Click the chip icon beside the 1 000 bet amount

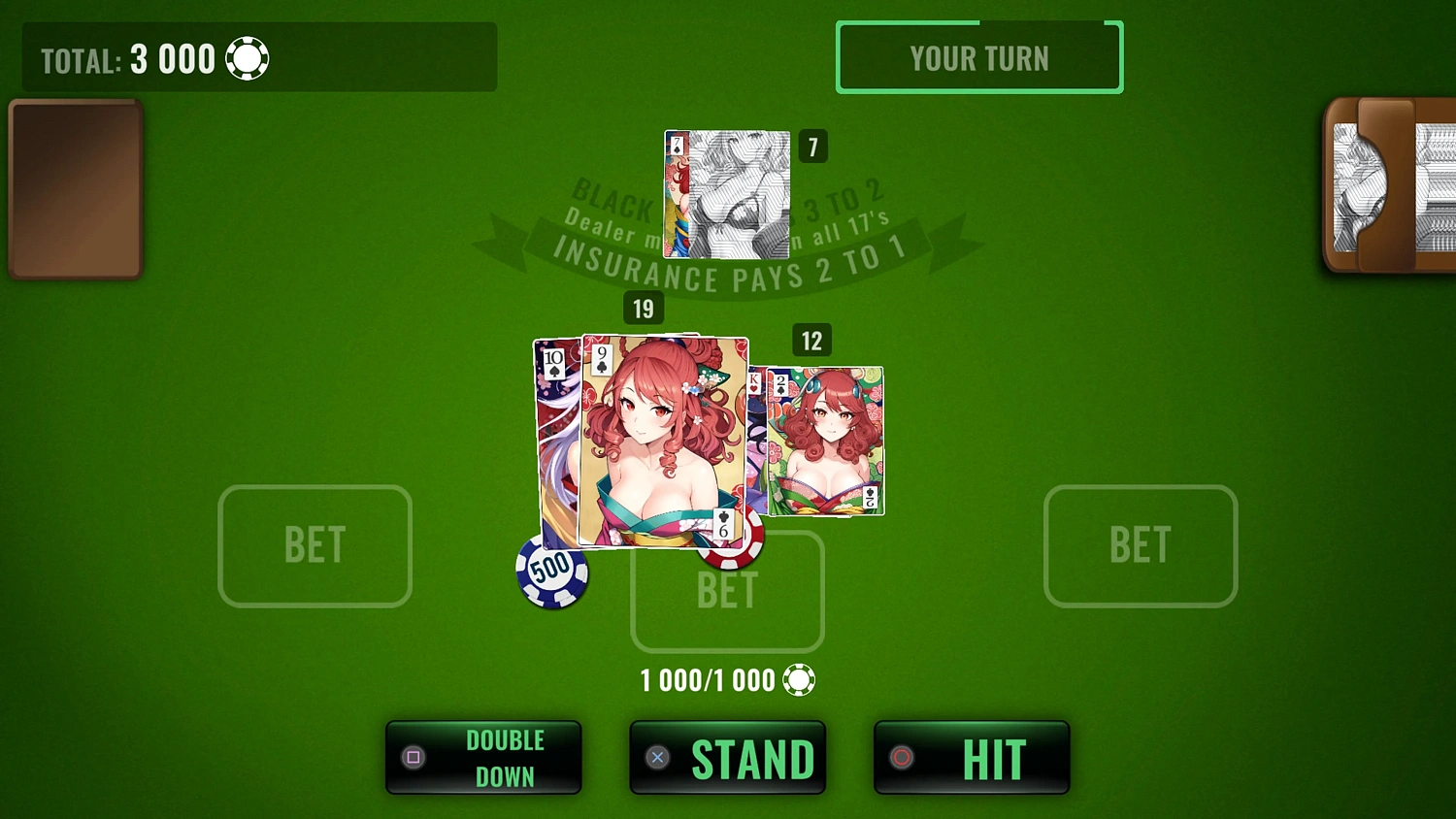coord(798,679)
